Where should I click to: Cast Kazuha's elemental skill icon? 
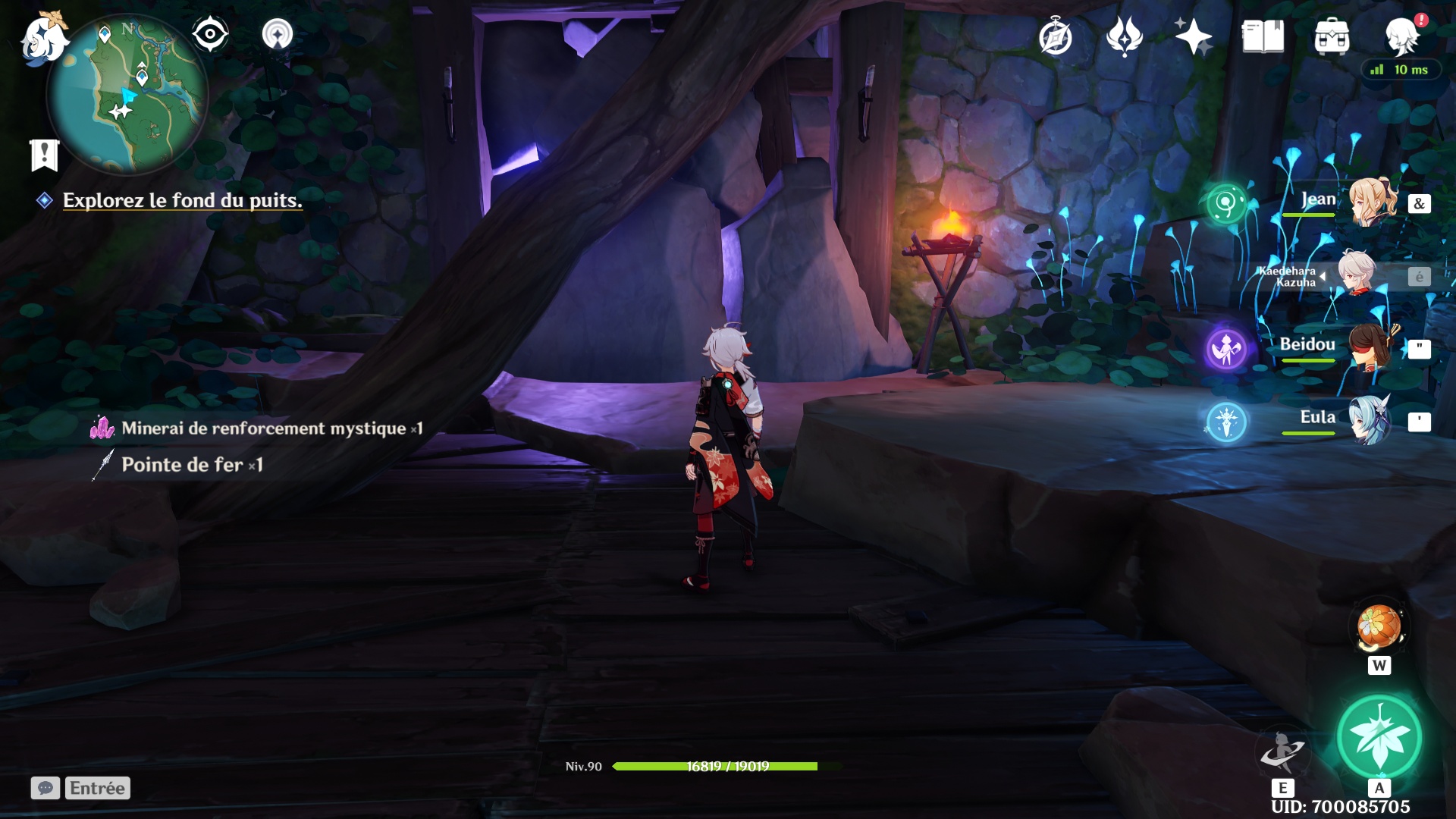tap(1282, 751)
